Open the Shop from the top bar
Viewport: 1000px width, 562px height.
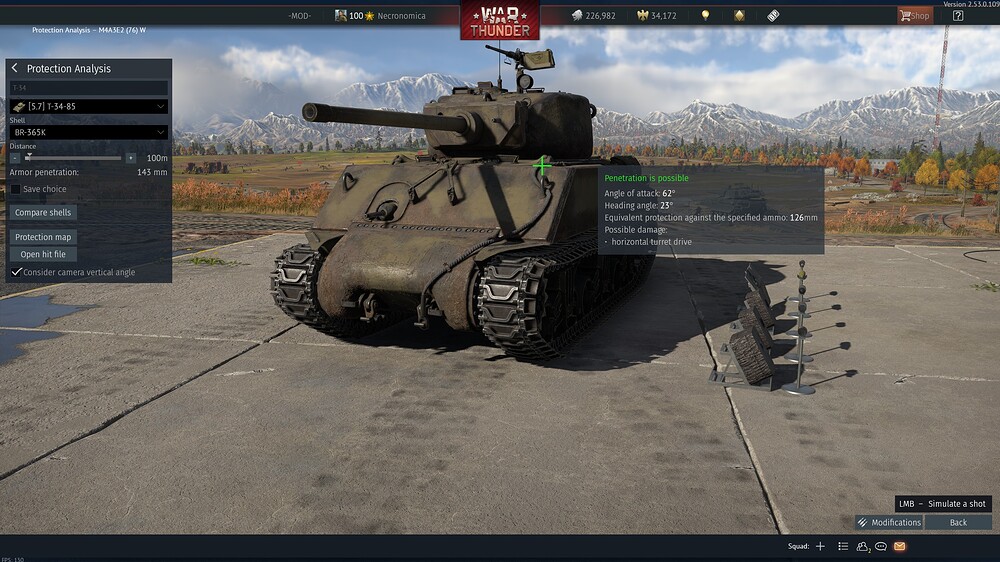pos(914,15)
